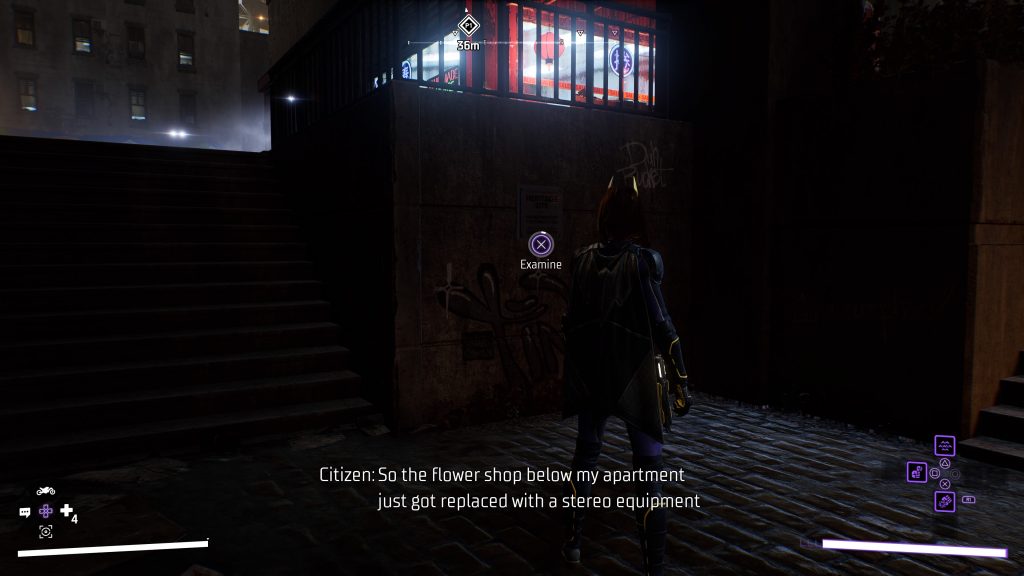Open the chat speech bubble shortcut
1024x576 pixels.
pyautogui.click(x=25, y=512)
